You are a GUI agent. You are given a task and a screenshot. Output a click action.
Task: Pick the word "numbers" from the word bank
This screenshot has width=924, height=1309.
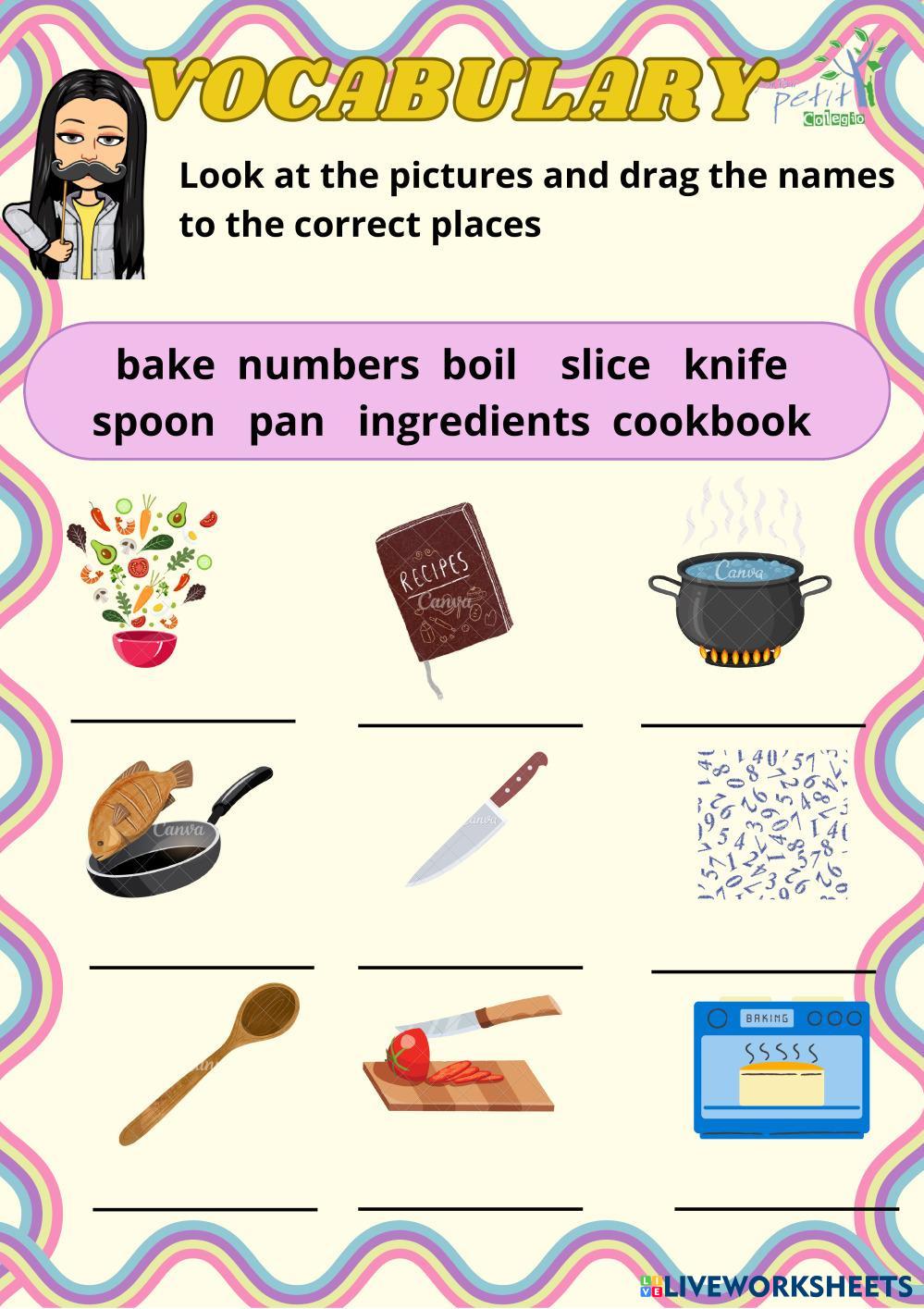327,364
